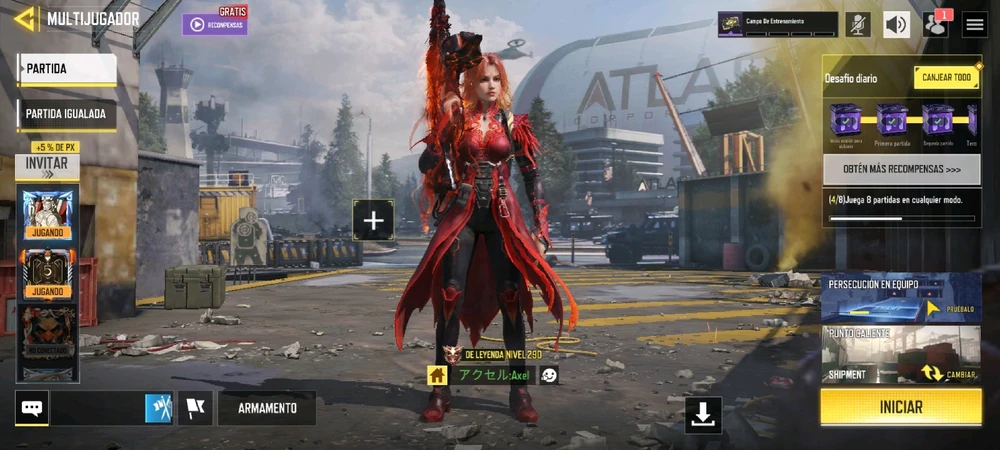
Task: Claim all daily rewards with Canjear Todo
Action: click(946, 78)
